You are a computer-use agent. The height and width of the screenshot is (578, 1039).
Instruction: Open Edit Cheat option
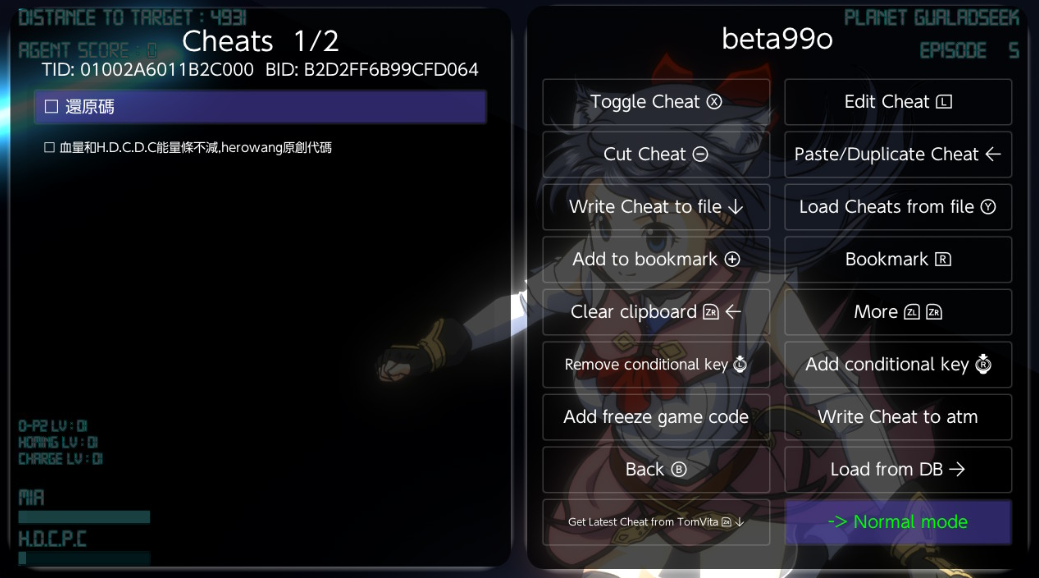pyautogui.click(x=898, y=102)
